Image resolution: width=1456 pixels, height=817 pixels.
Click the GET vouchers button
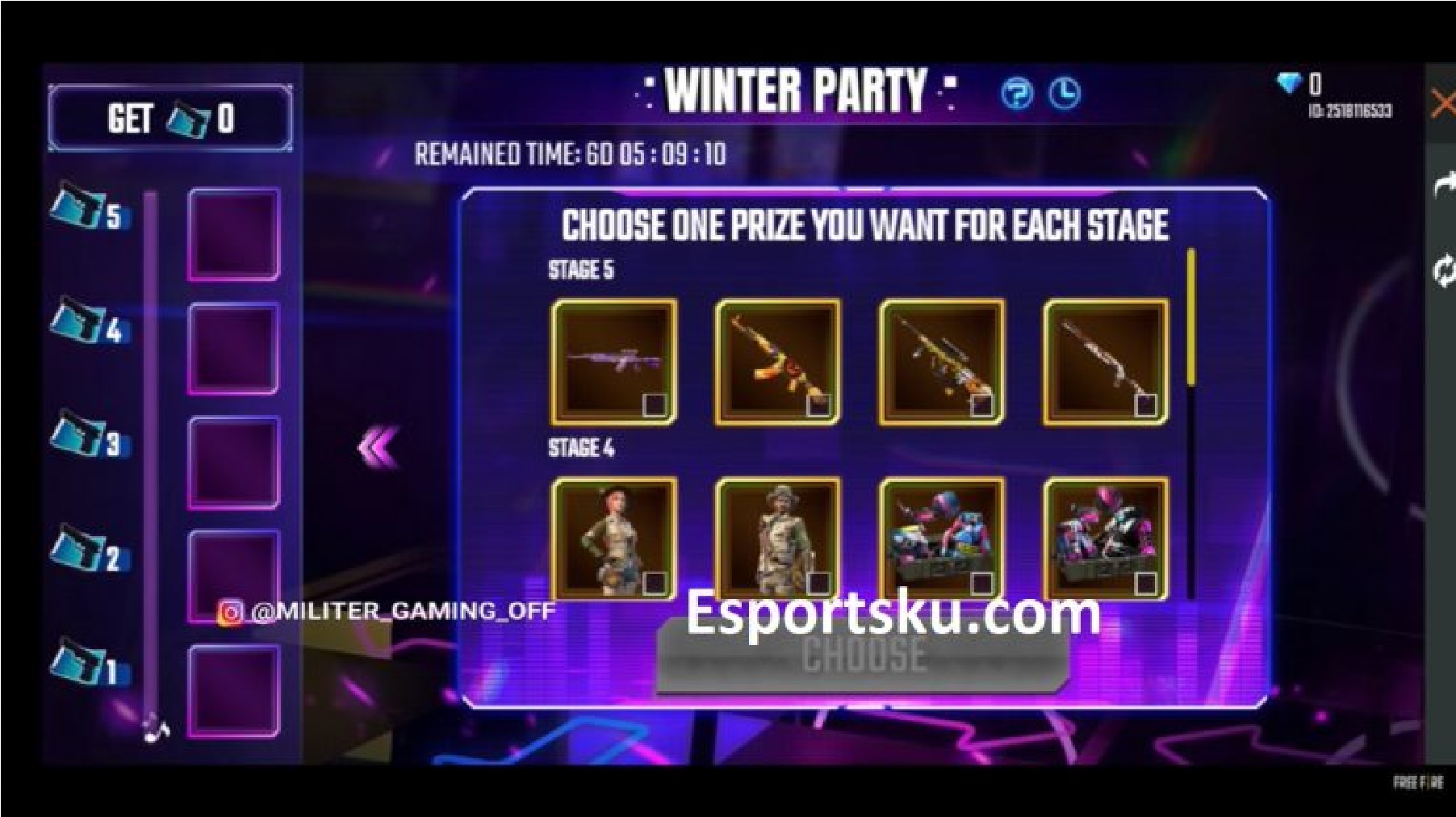tap(169, 118)
